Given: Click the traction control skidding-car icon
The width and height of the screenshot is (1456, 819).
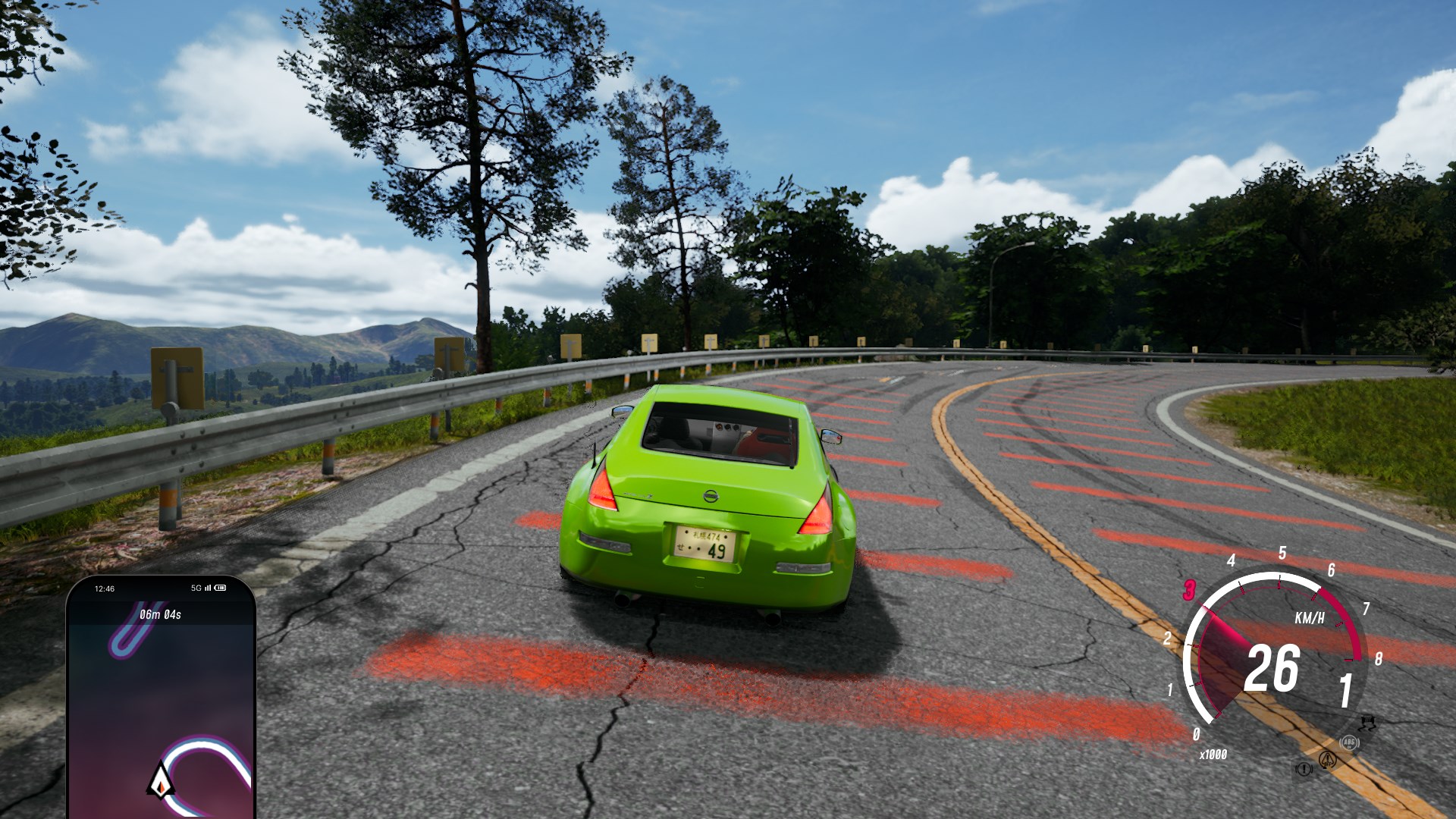Looking at the screenshot, I should tap(1368, 721).
